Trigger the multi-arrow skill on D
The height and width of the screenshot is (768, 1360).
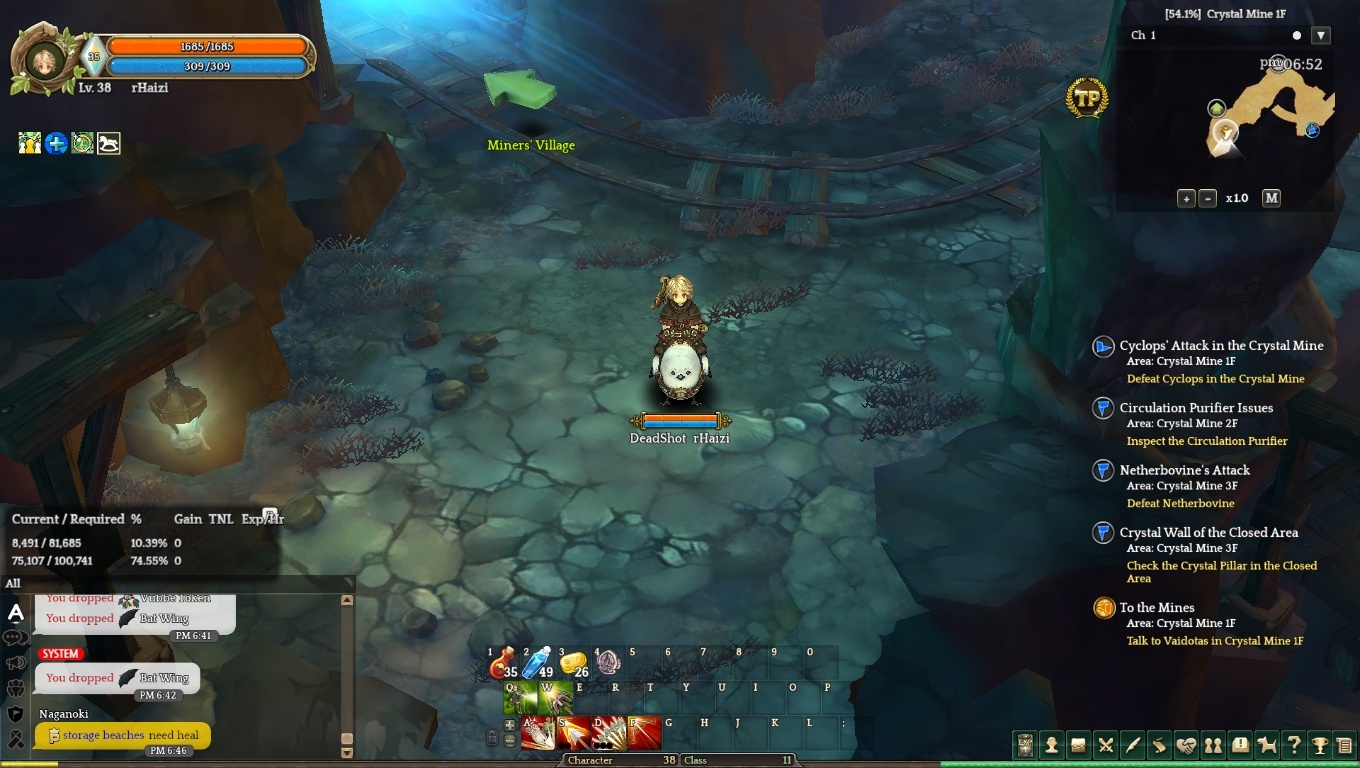[609, 733]
